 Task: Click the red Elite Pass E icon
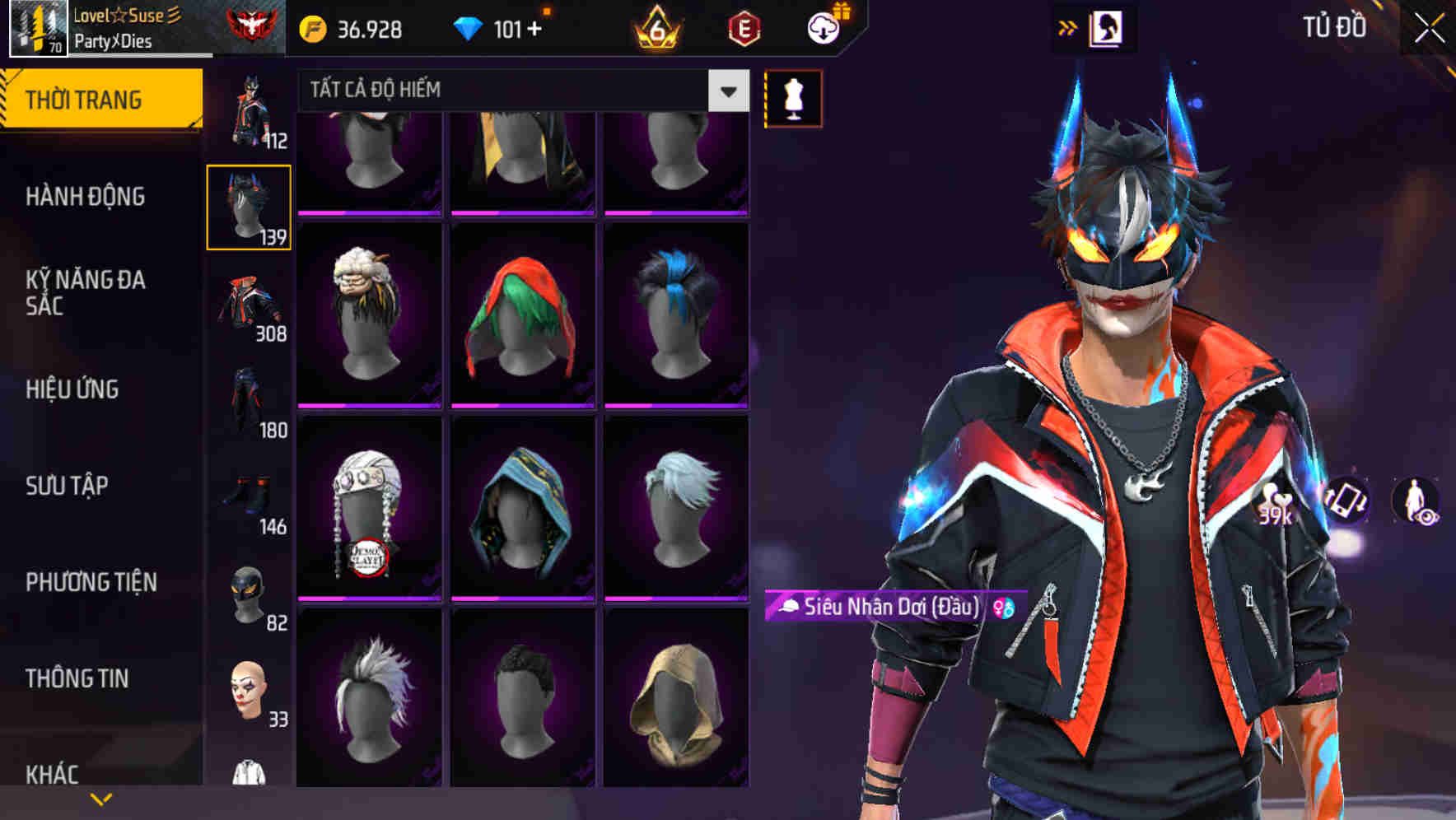pyautogui.click(x=744, y=27)
